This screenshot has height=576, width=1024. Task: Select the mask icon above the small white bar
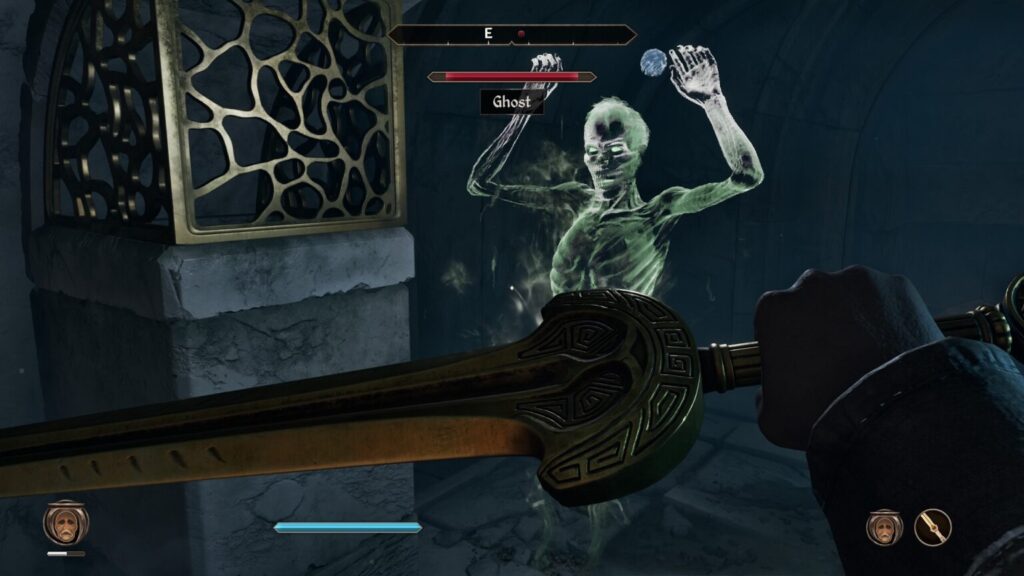pos(66,522)
